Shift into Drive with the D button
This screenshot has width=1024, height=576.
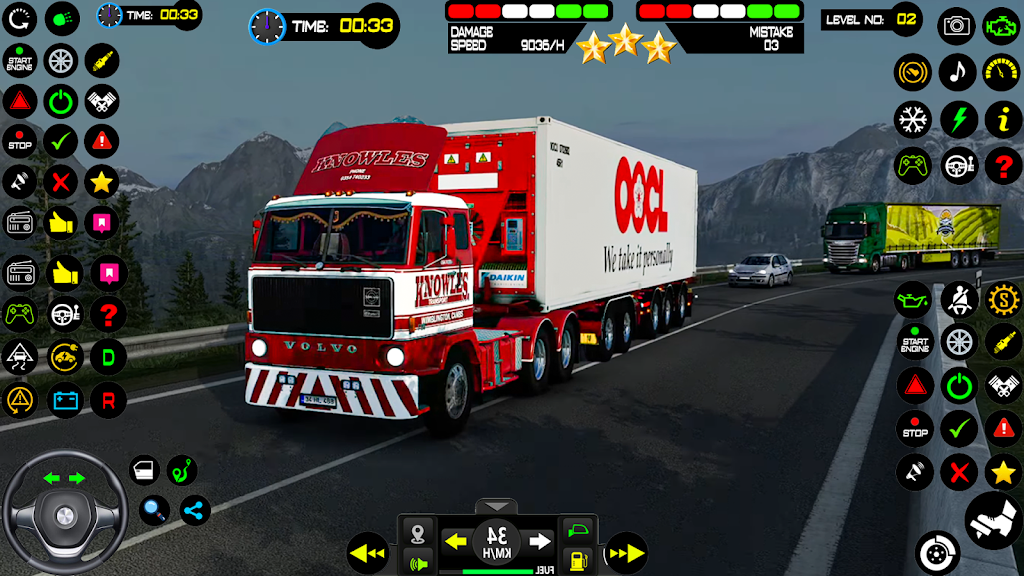[108, 357]
